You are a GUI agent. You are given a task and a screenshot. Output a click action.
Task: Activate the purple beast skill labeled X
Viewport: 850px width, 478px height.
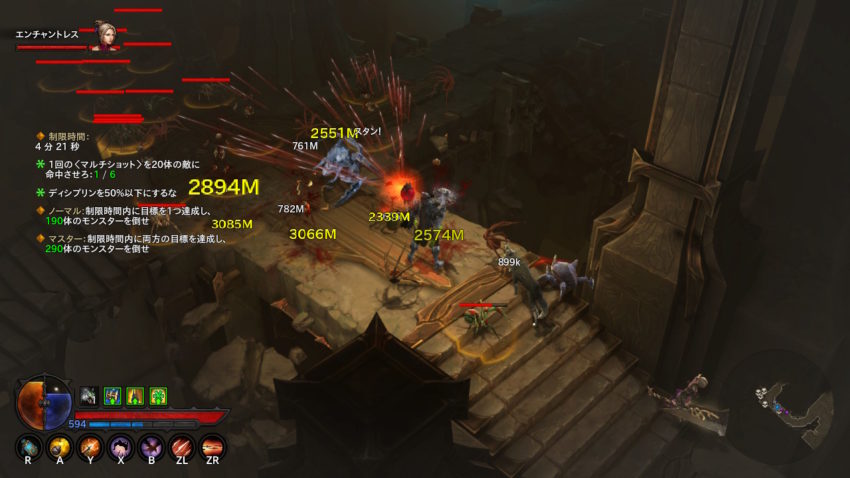(119, 447)
